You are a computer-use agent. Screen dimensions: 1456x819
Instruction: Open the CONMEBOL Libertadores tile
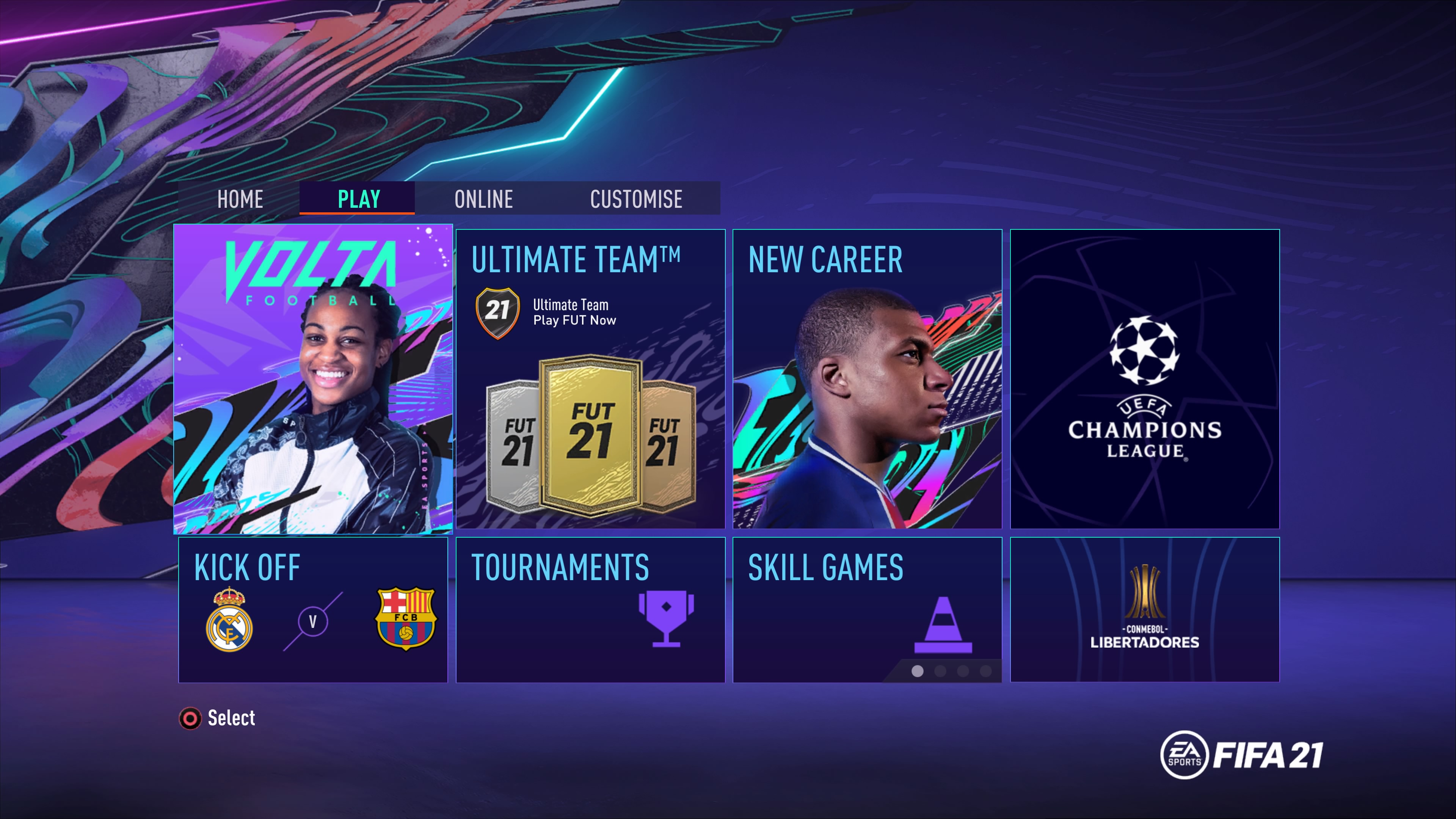click(x=1145, y=610)
